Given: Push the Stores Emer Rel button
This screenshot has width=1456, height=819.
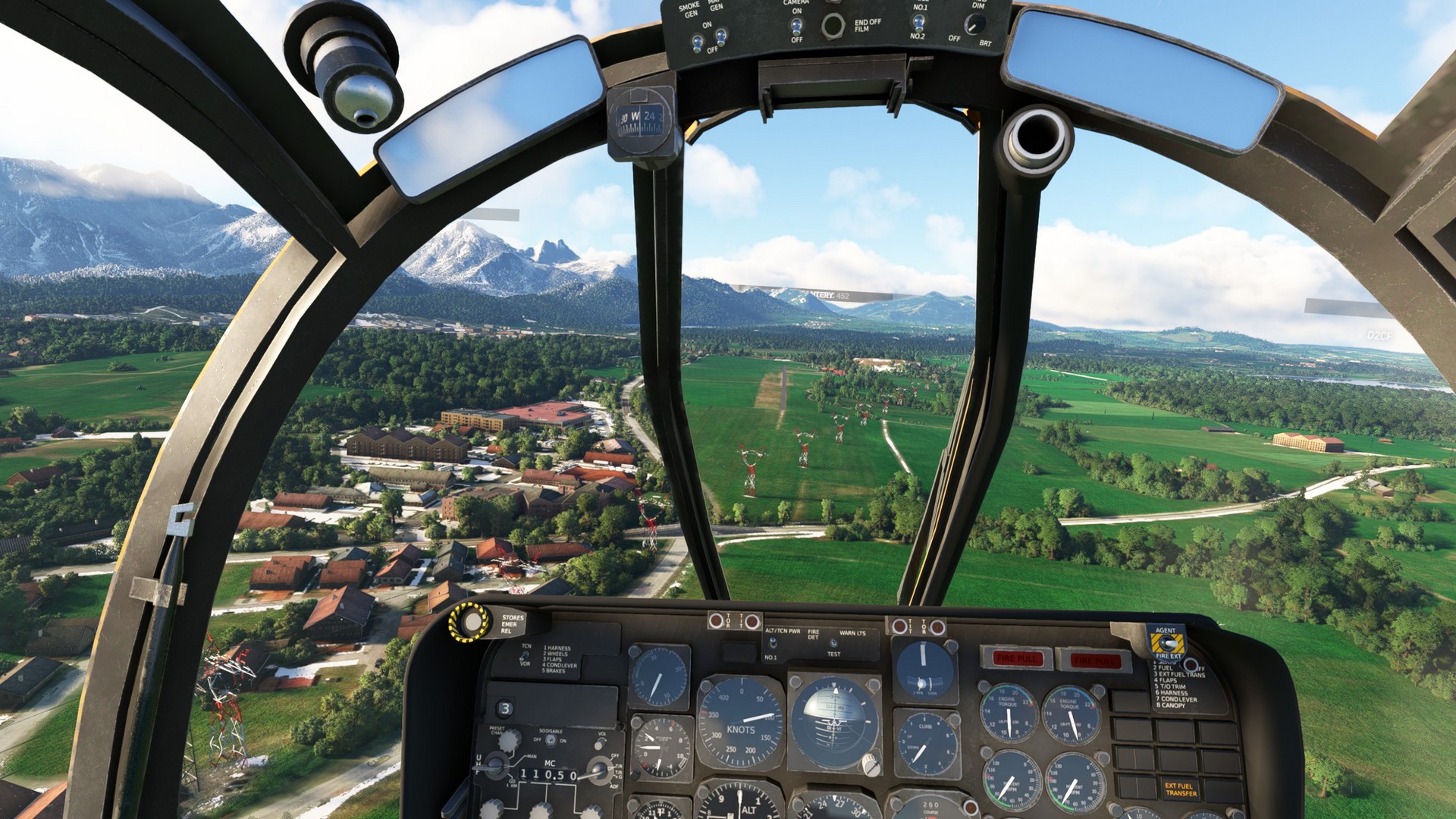Looking at the screenshot, I should tap(470, 623).
